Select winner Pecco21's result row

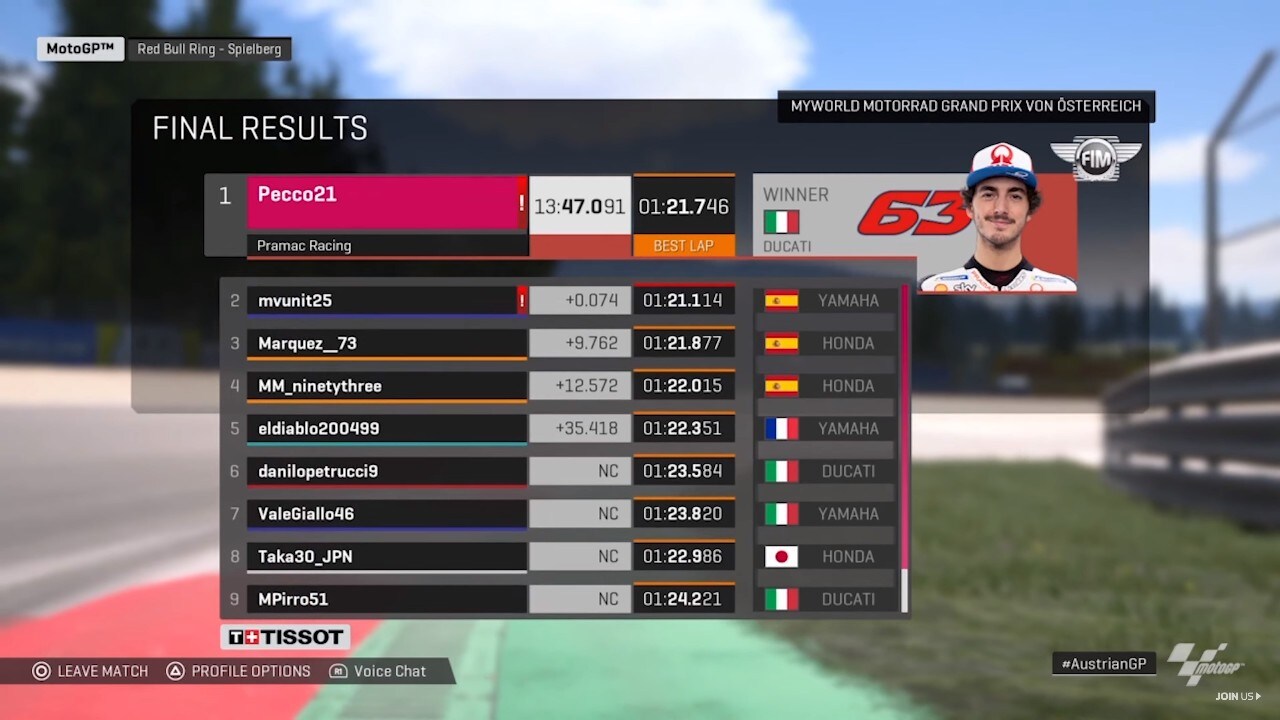coord(386,203)
